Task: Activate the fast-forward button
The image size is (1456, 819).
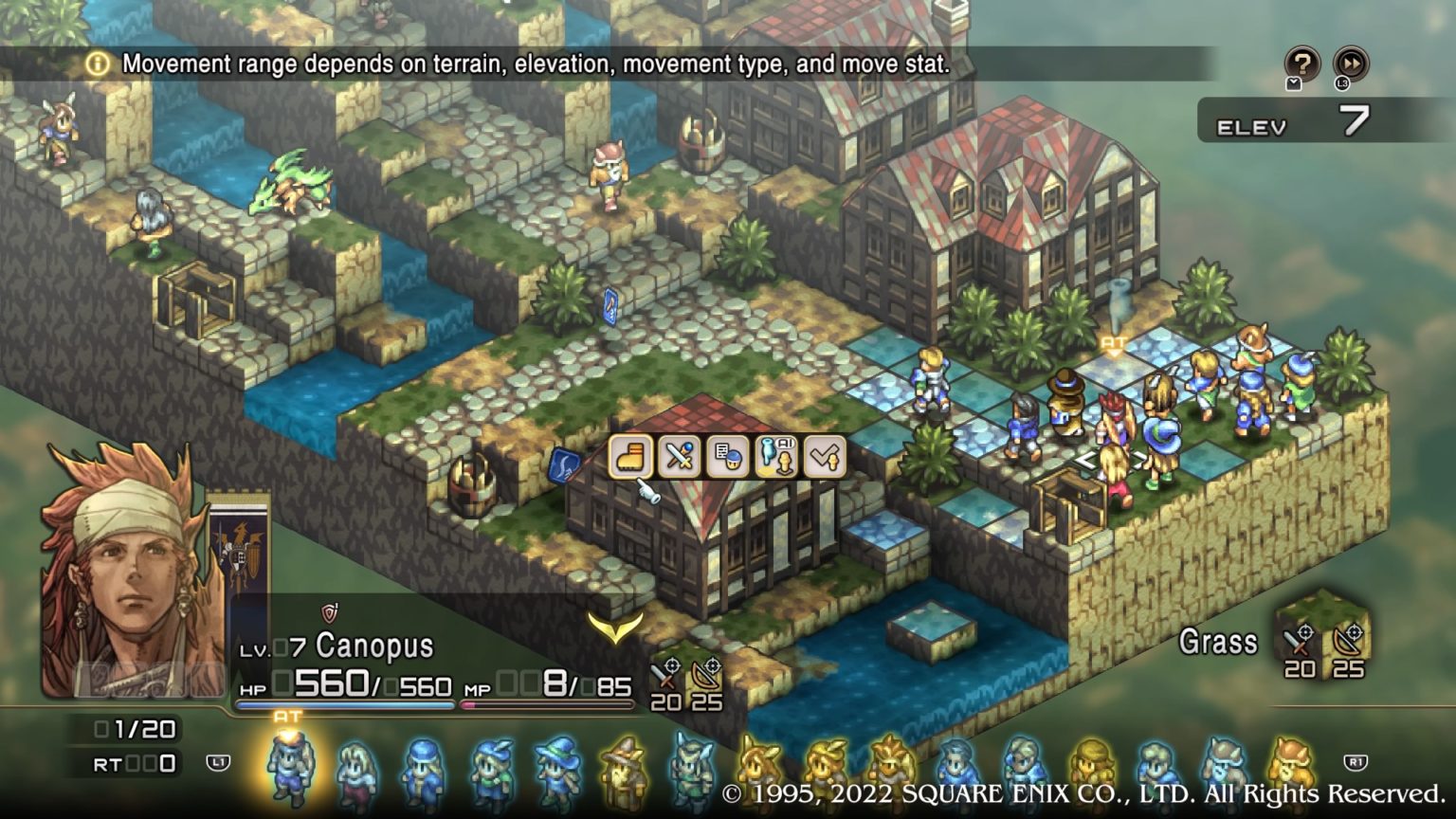Action: [x=1351, y=64]
